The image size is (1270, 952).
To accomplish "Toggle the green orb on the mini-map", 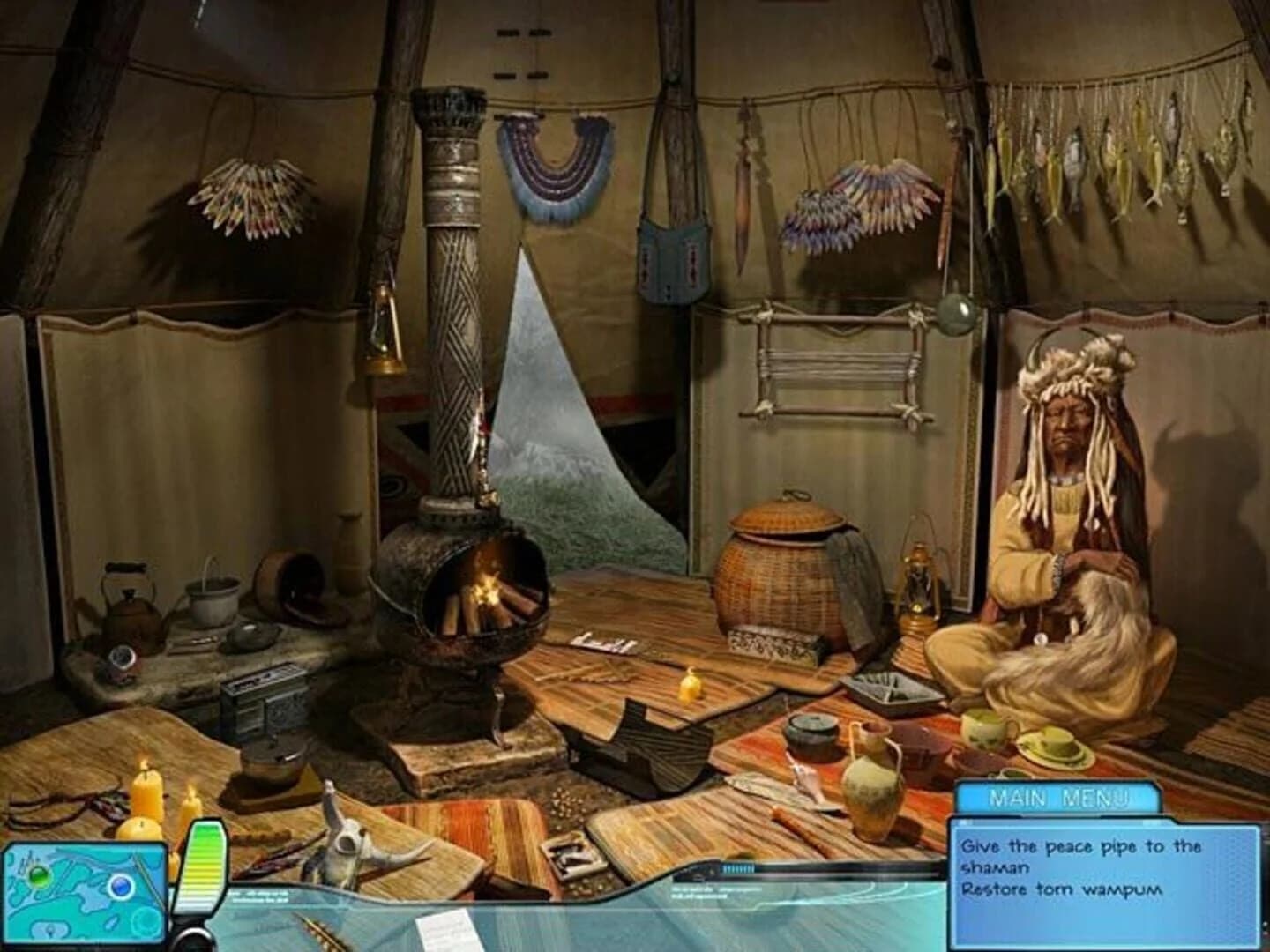I will tap(37, 877).
